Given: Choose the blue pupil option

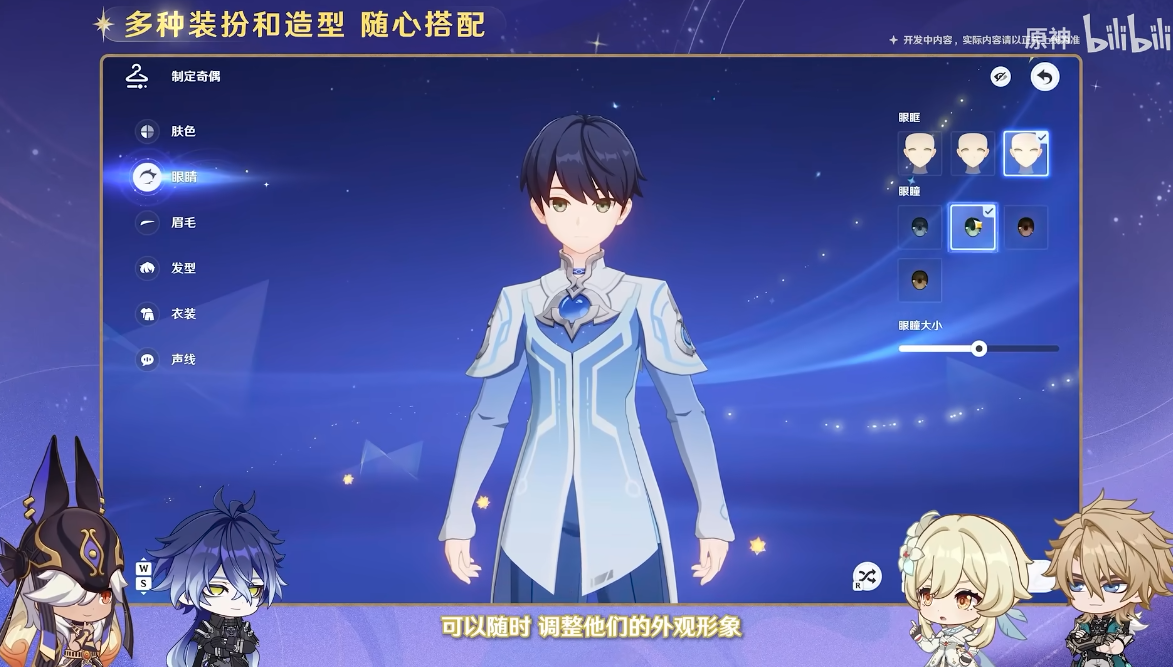Looking at the screenshot, I should click(x=920, y=228).
